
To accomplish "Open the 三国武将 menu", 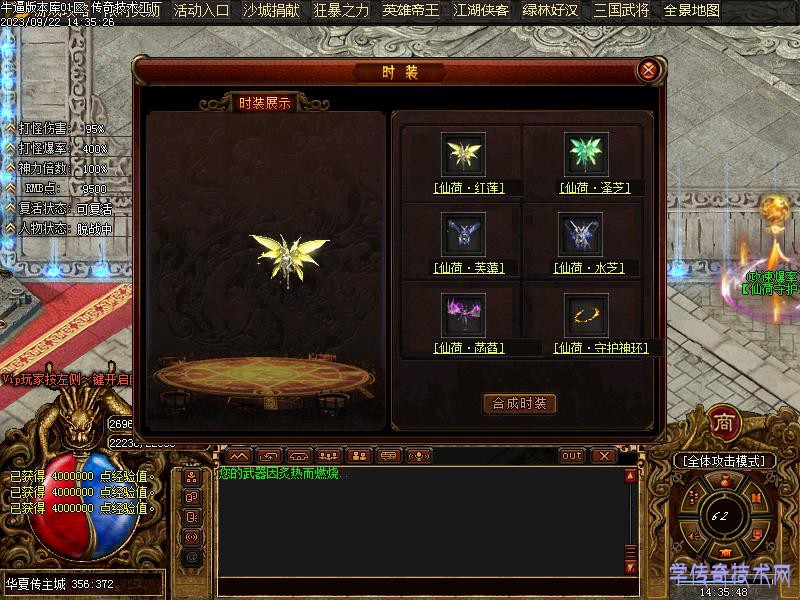I will pos(621,11).
